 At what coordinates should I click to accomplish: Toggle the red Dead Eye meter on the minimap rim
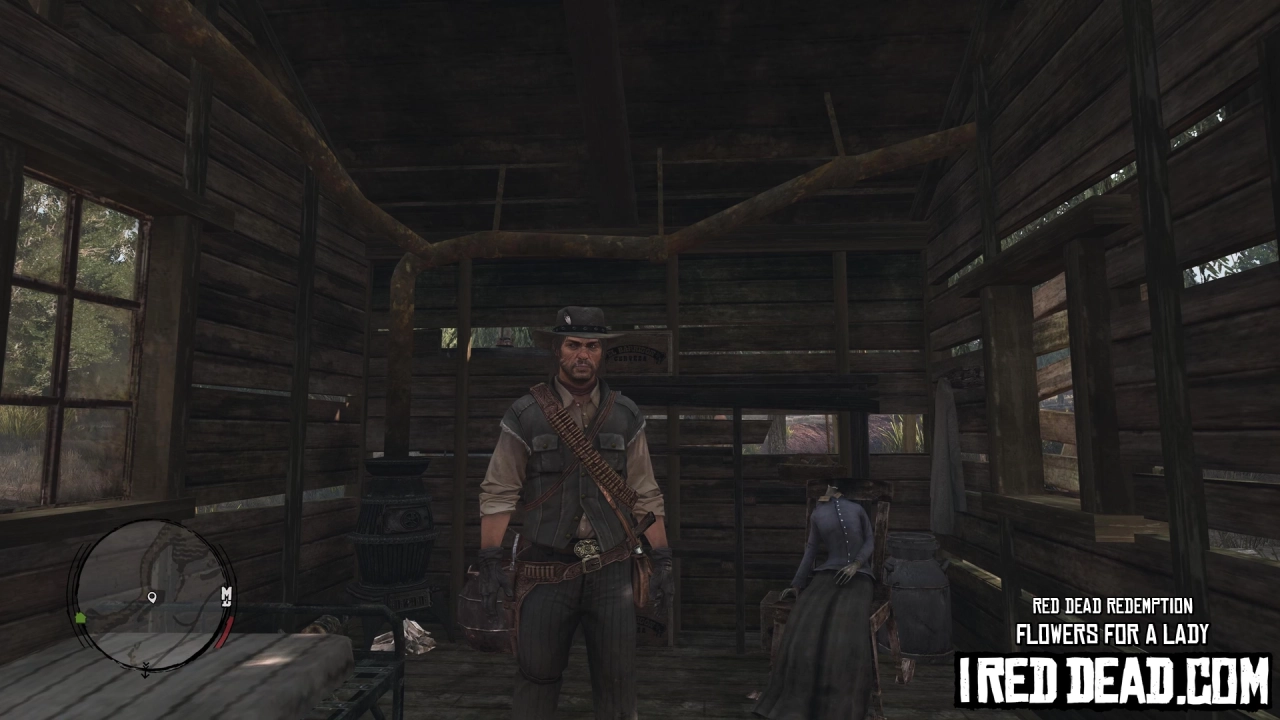[224, 632]
